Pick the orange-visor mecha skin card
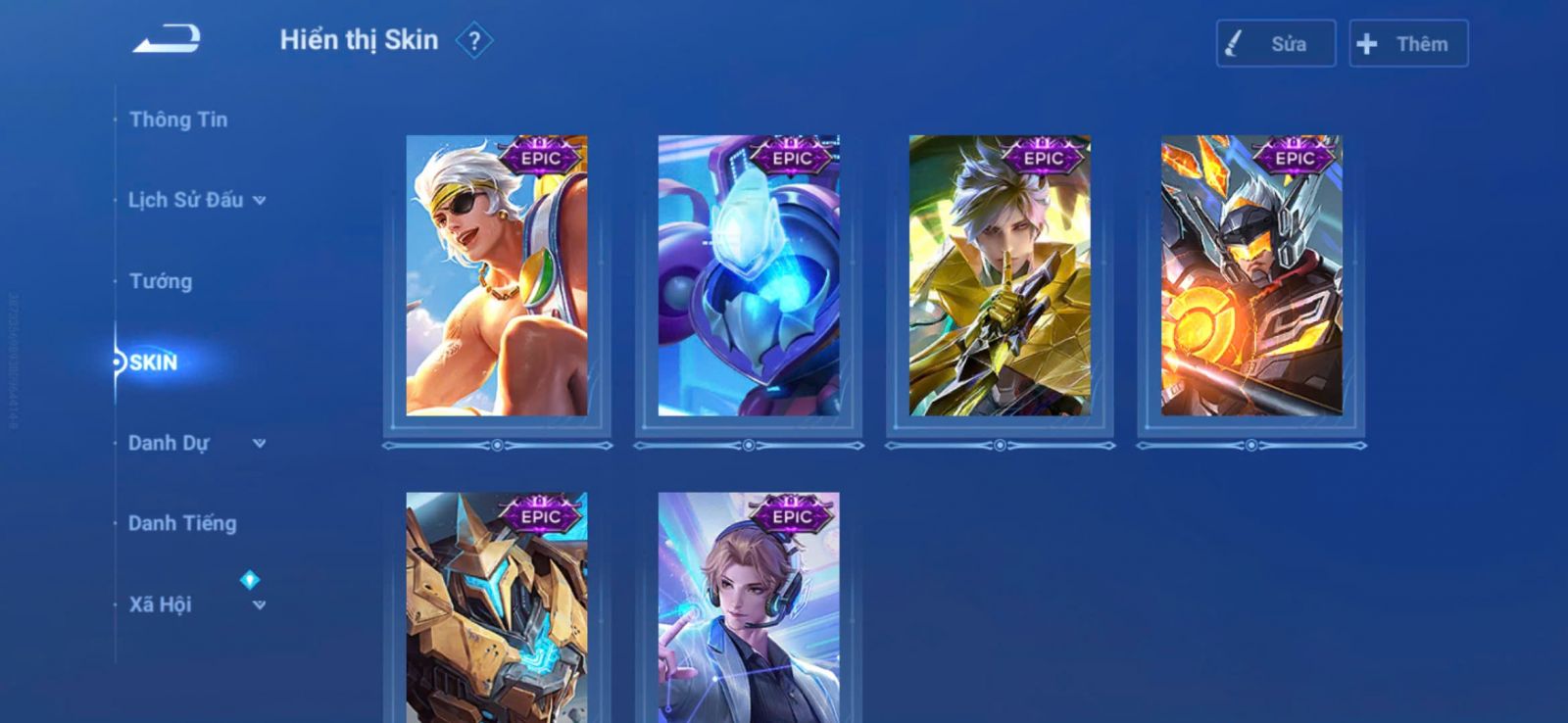The image size is (1568, 723). (x=1251, y=276)
